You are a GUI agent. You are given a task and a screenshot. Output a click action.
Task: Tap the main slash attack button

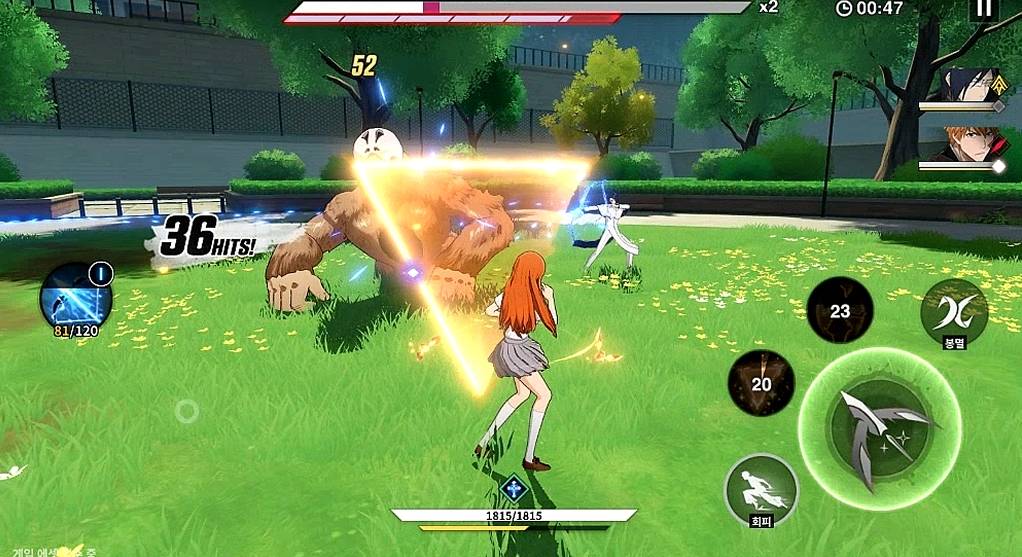coord(879,428)
